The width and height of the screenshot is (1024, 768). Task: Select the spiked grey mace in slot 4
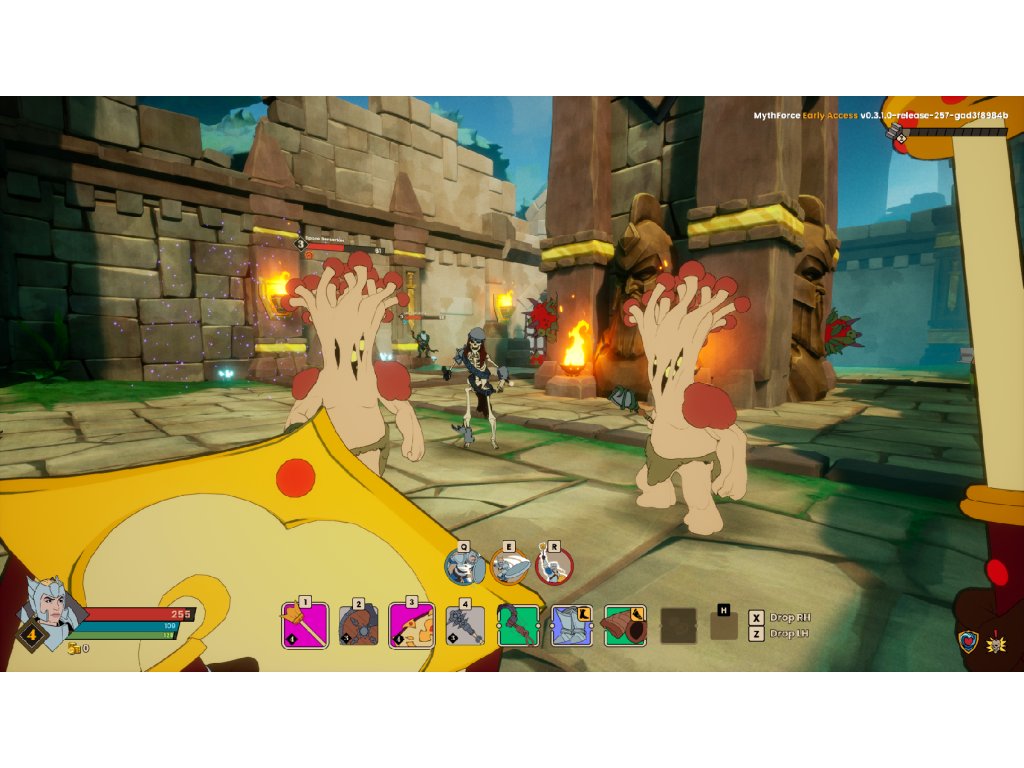pyautogui.click(x=465, y=627)
